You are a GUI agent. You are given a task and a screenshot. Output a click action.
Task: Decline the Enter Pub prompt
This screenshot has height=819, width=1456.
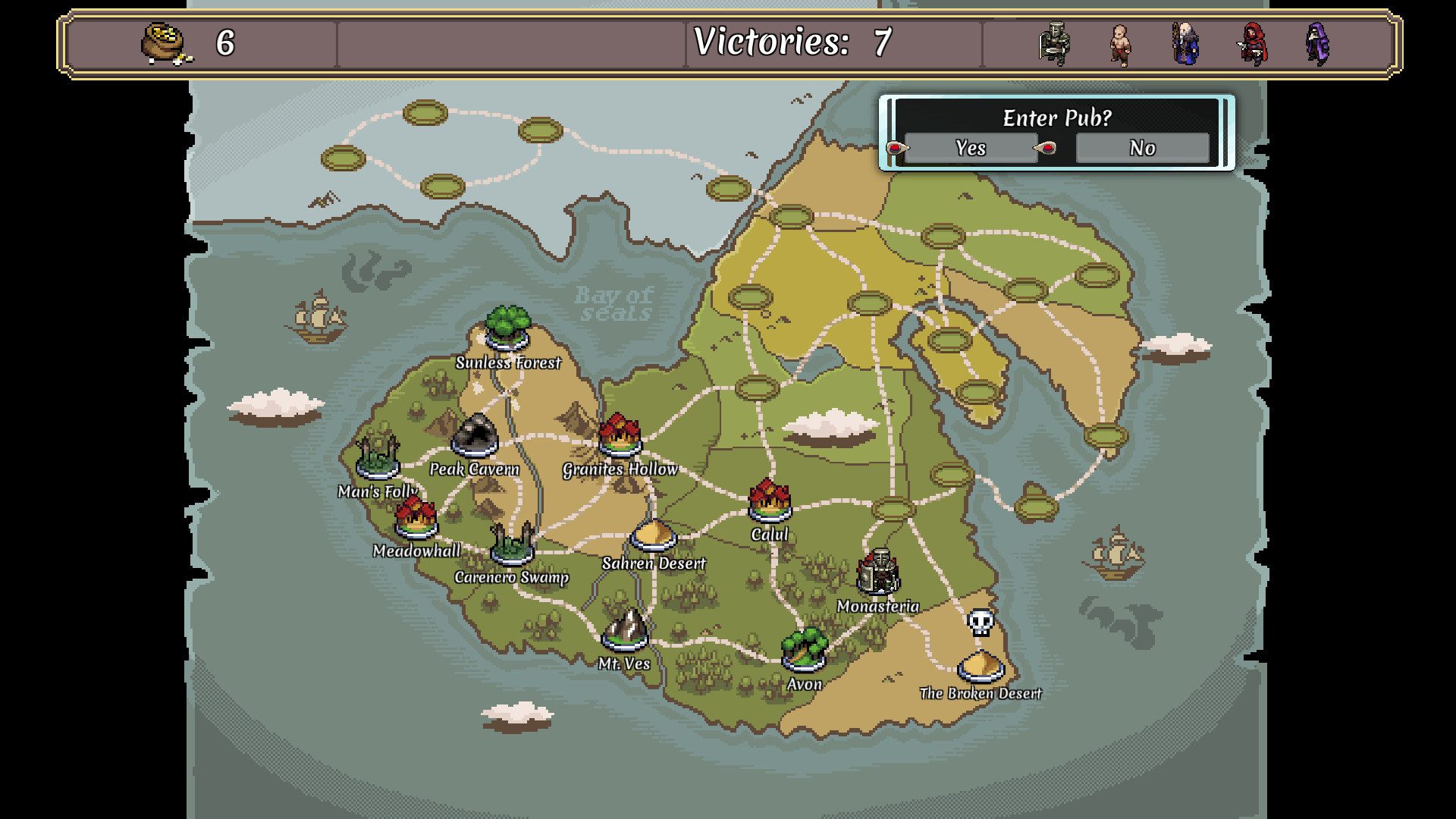(x=1141, y=148)
